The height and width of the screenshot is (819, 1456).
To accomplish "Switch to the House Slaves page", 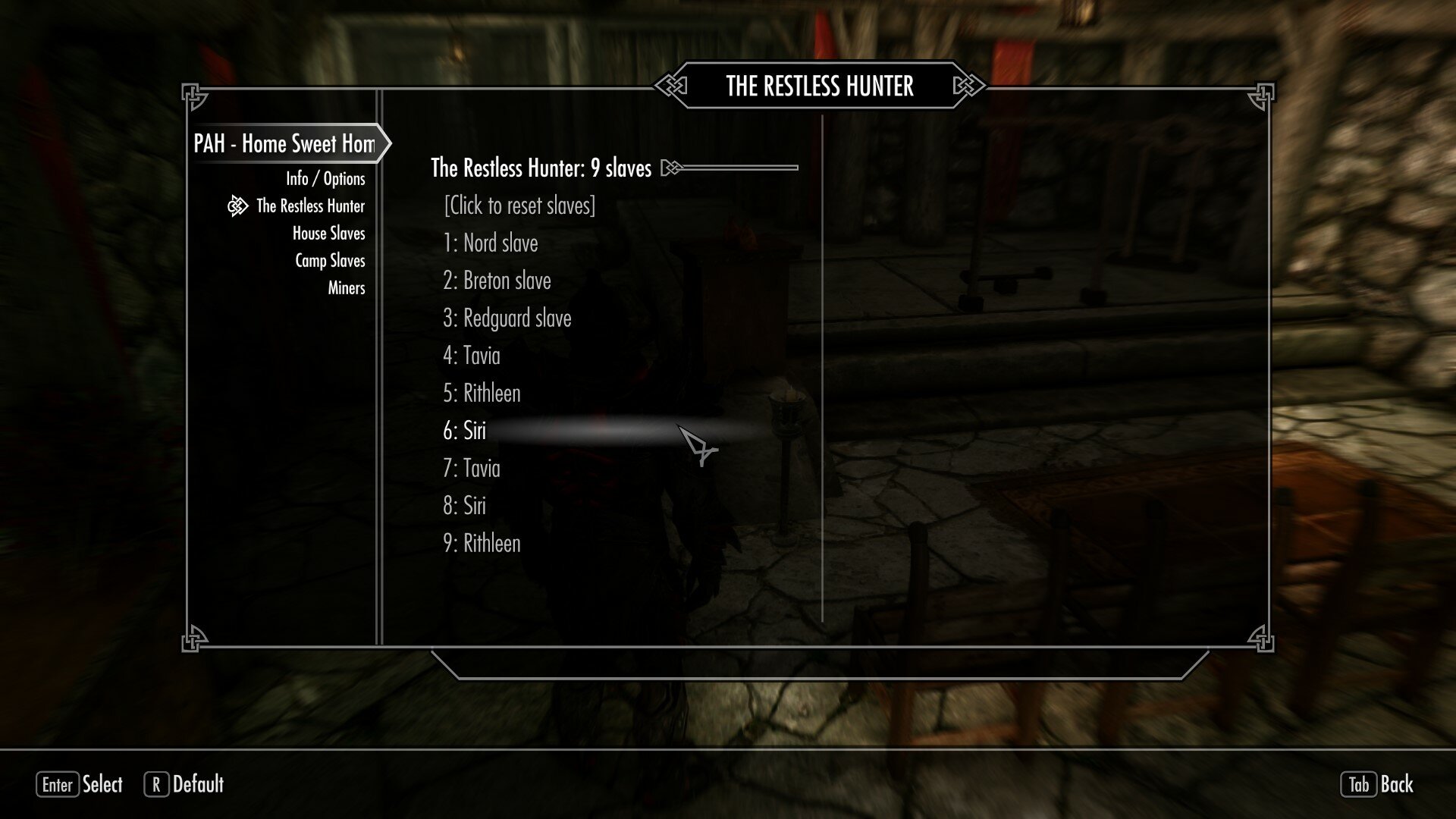I will coord(330,233).
